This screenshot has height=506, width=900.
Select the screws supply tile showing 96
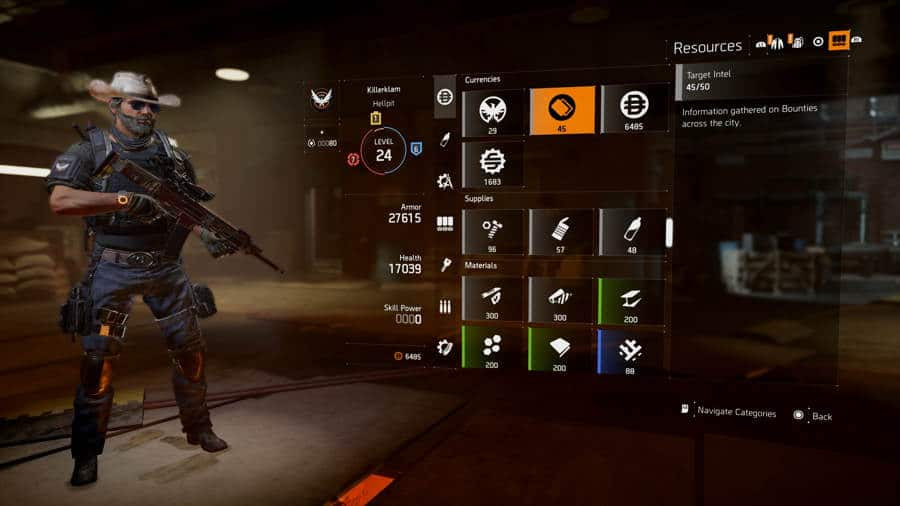point(493,231)
